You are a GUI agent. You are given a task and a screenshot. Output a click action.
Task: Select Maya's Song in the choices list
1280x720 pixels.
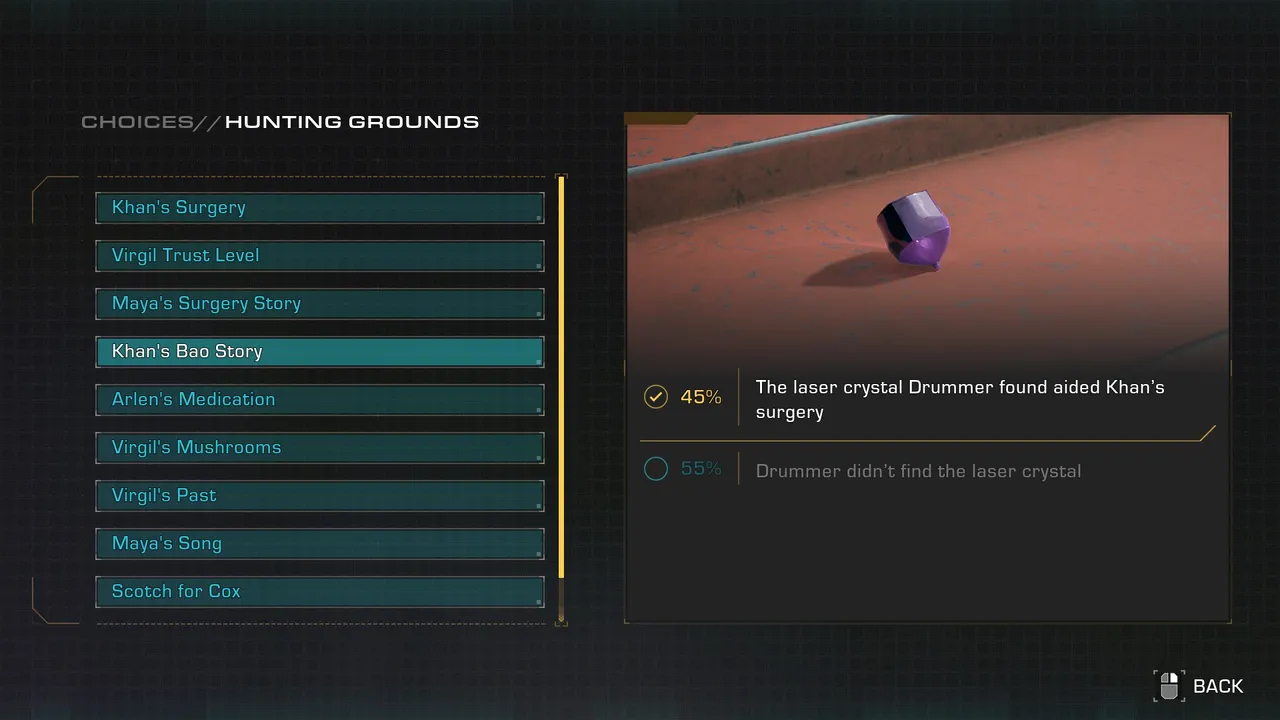[320, 544]
